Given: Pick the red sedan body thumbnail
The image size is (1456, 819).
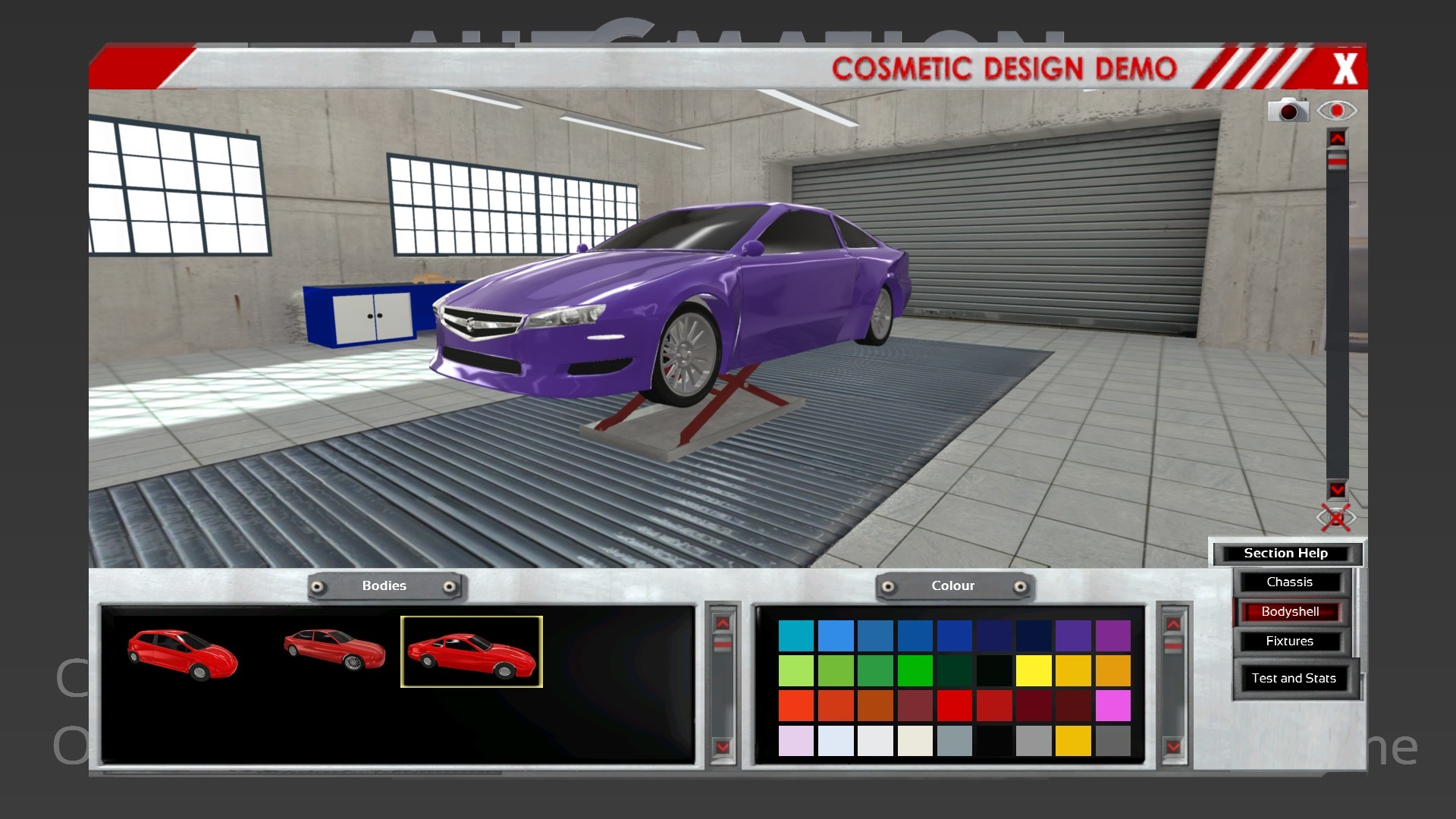Looking at the screenshot, I should (334, 649).
